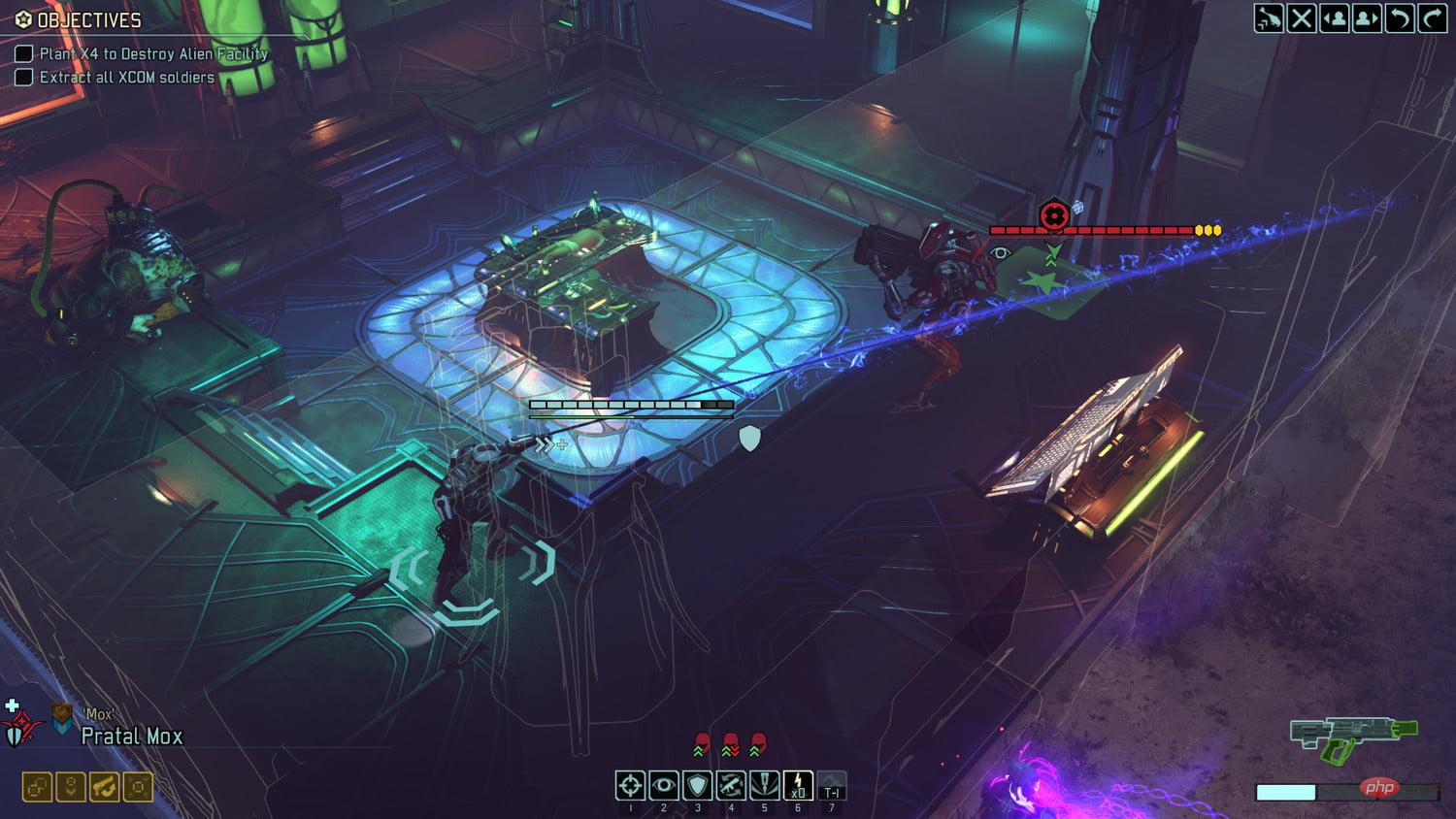Click the right-curving rotate camera arrow
Viewport: 1456px width, 819px height.
click(x=1433, y=18)
